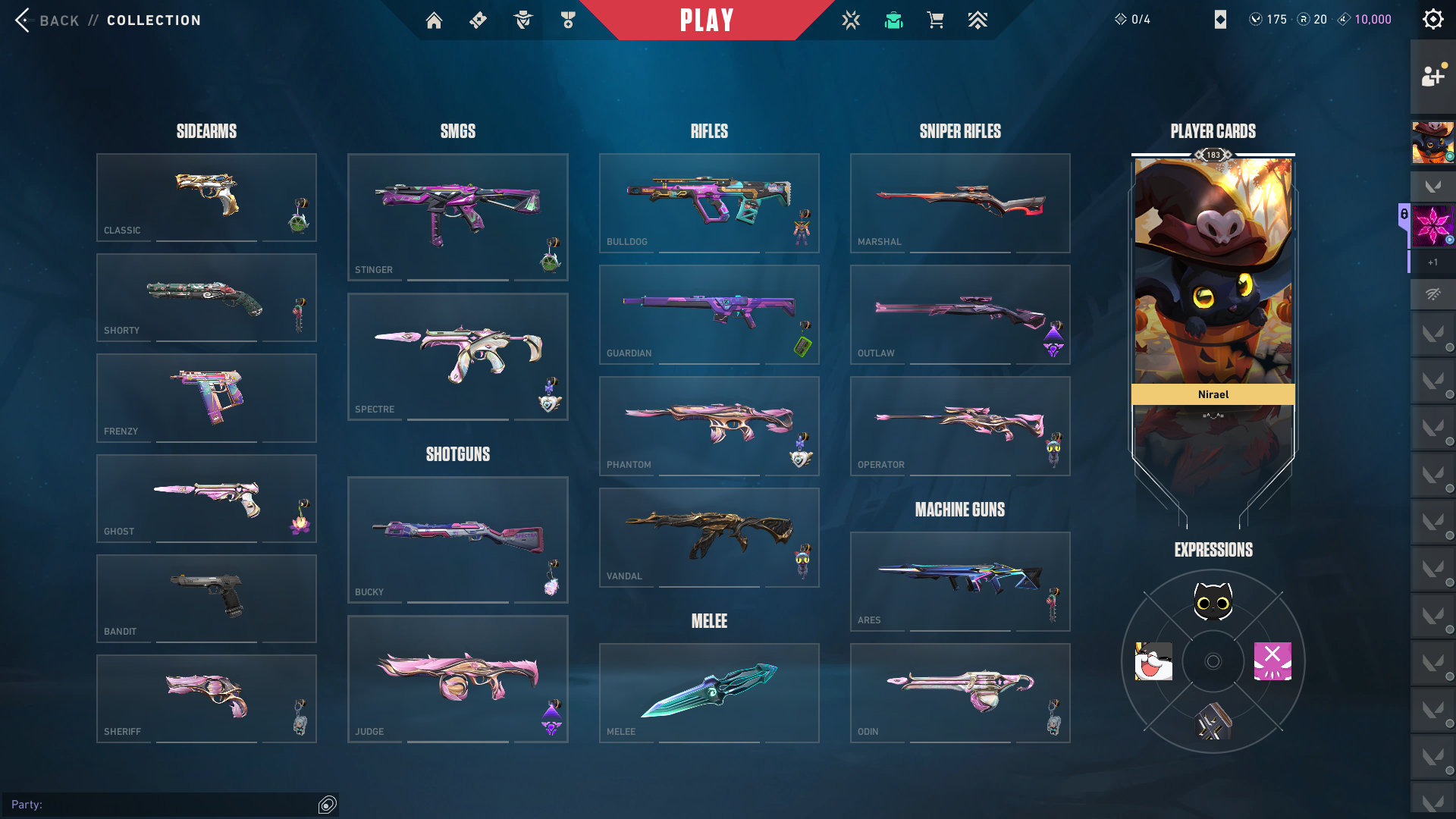Select the Stinger SMG tile
Image resolution: width=1456 pixels, height=819 pixels.
pos(457,217)
